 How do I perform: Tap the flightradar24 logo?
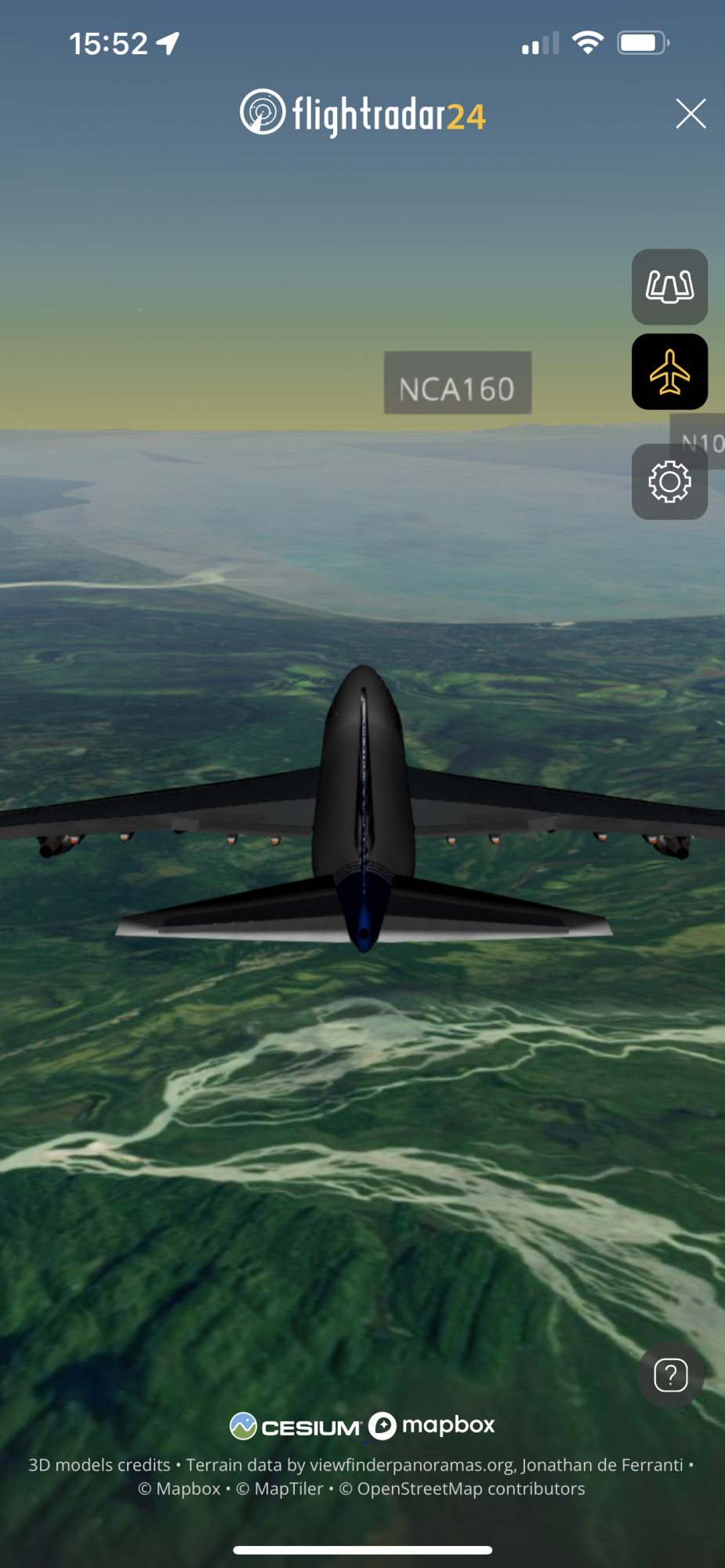pyautogui.click(x=363, y=114)
